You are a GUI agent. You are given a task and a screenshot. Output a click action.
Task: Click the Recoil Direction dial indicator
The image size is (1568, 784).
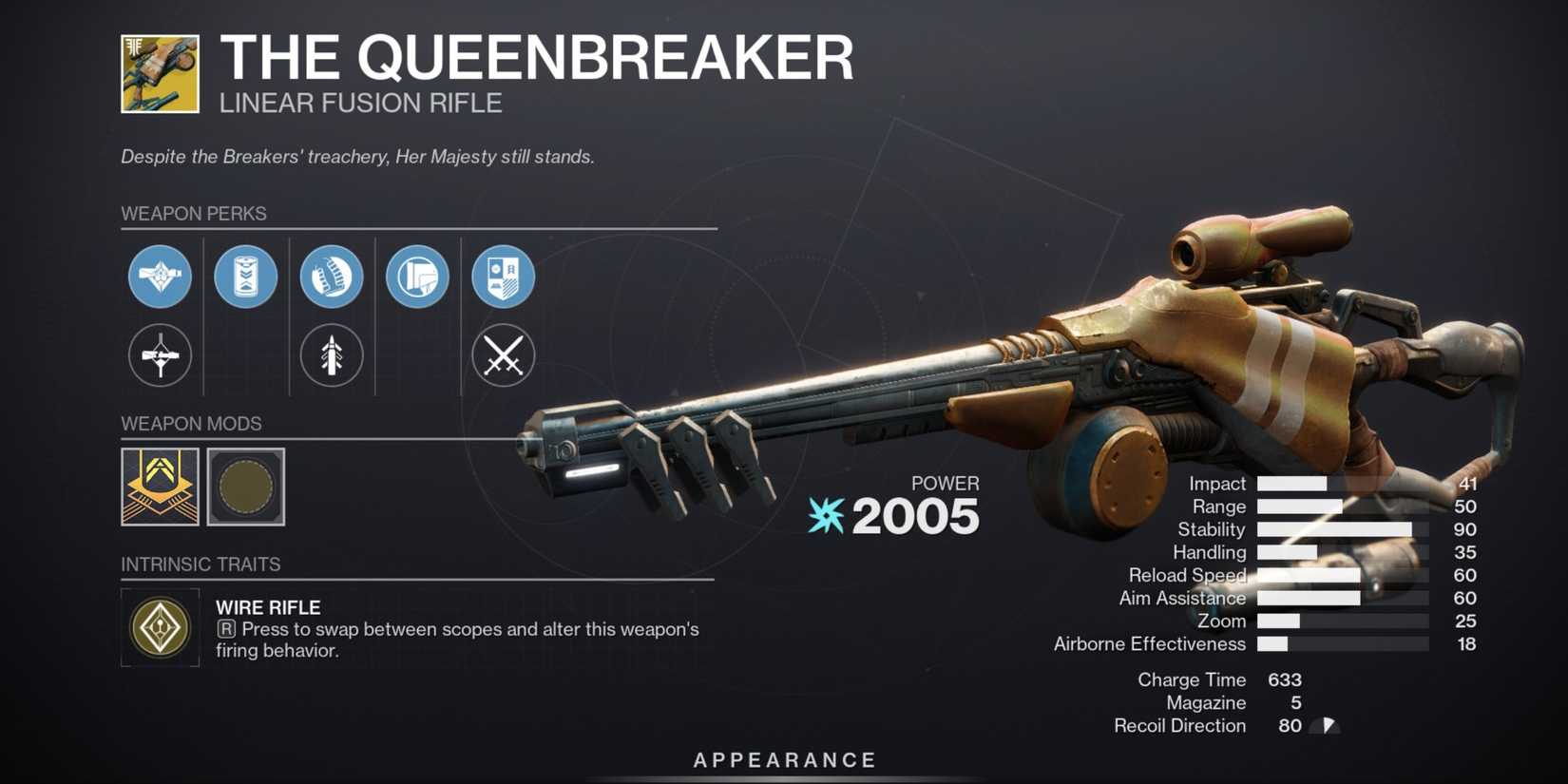pyautogui.click(x=1325, y=725)
